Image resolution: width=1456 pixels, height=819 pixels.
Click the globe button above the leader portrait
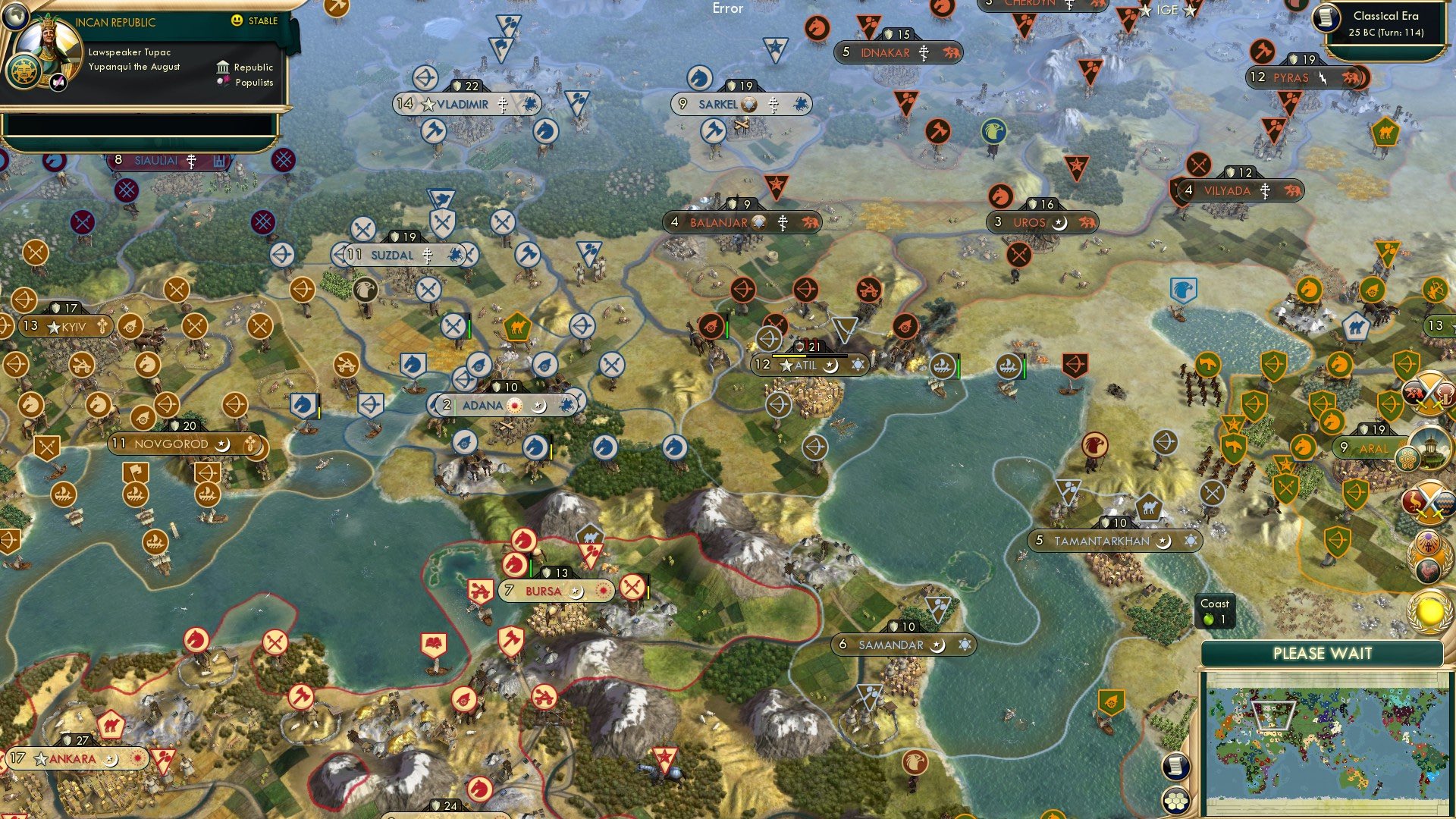(14, 17)
